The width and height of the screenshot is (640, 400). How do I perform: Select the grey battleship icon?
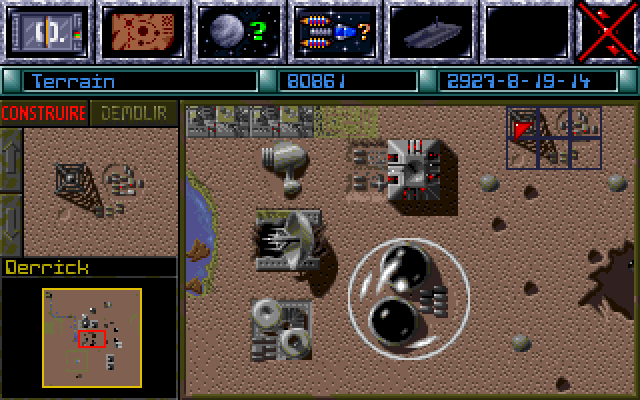pyautogui.click(x=429, y=31)
